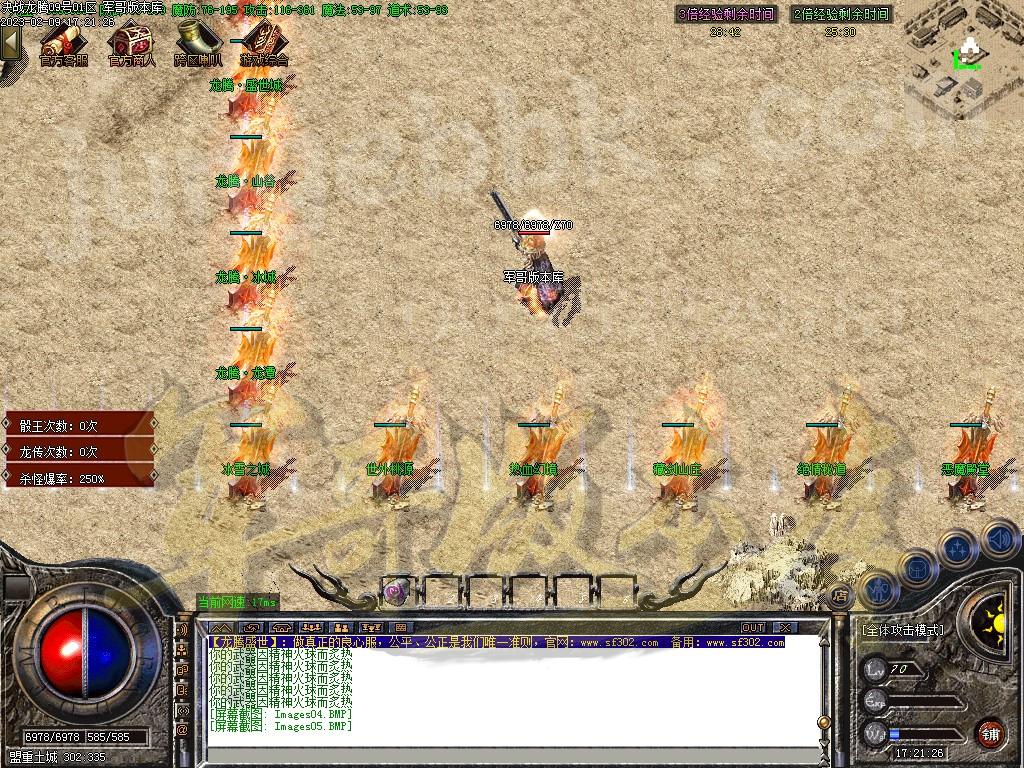The width and height of the screenshot is (1024, 768).
Task: Open the 官方客服 scroll icon
Action: [62, 43]
